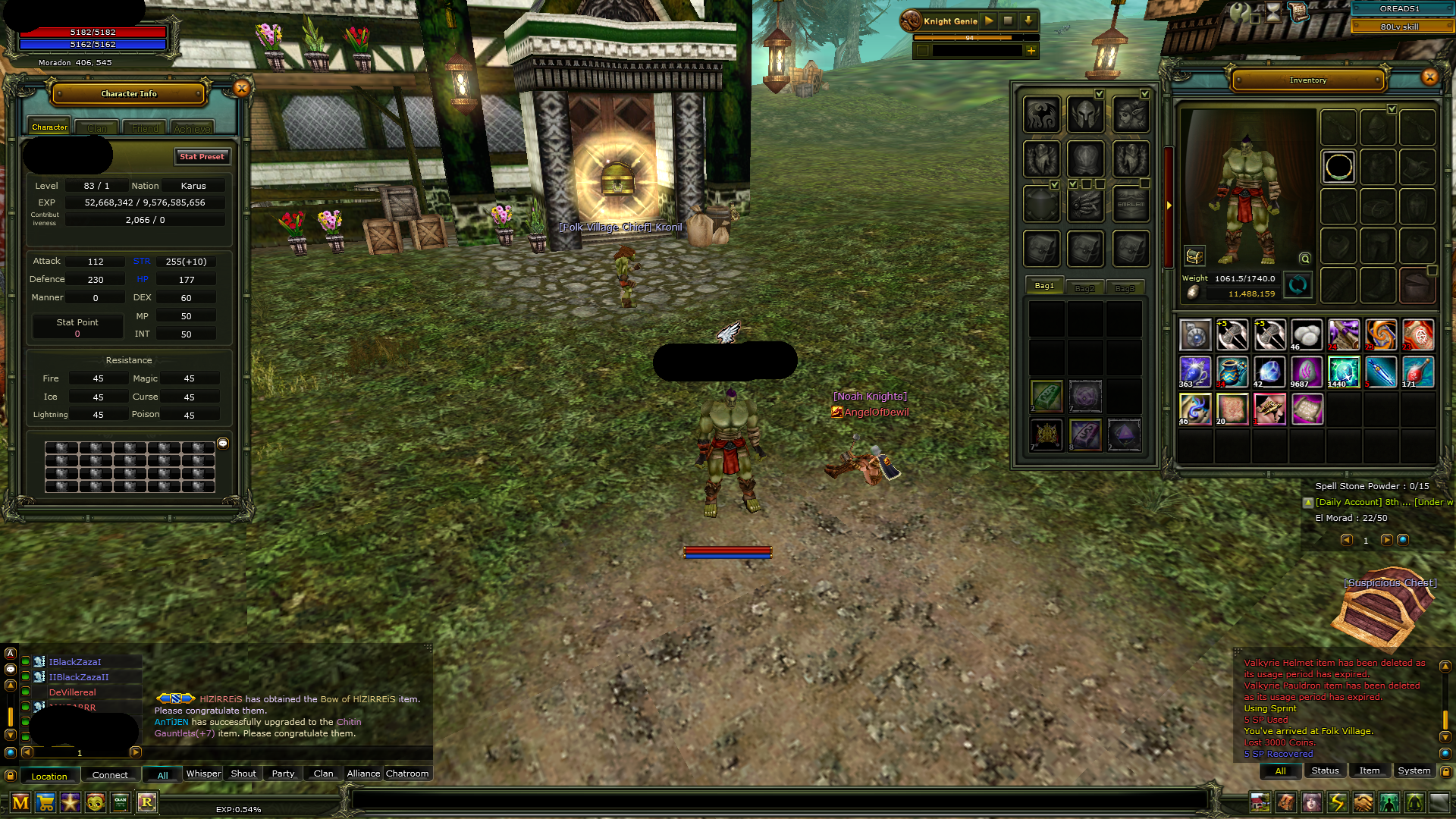Switch to the Bag2 tab
Image resolution: width=1456 pixels, height=819 pixels.
(x=1085, y=287)
